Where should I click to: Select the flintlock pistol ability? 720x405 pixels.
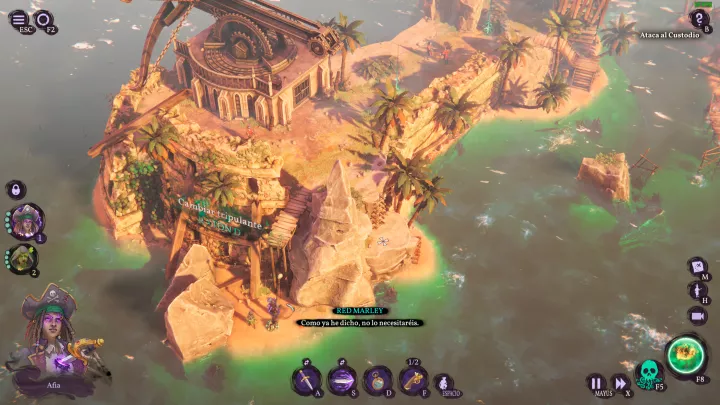point(413,379)
